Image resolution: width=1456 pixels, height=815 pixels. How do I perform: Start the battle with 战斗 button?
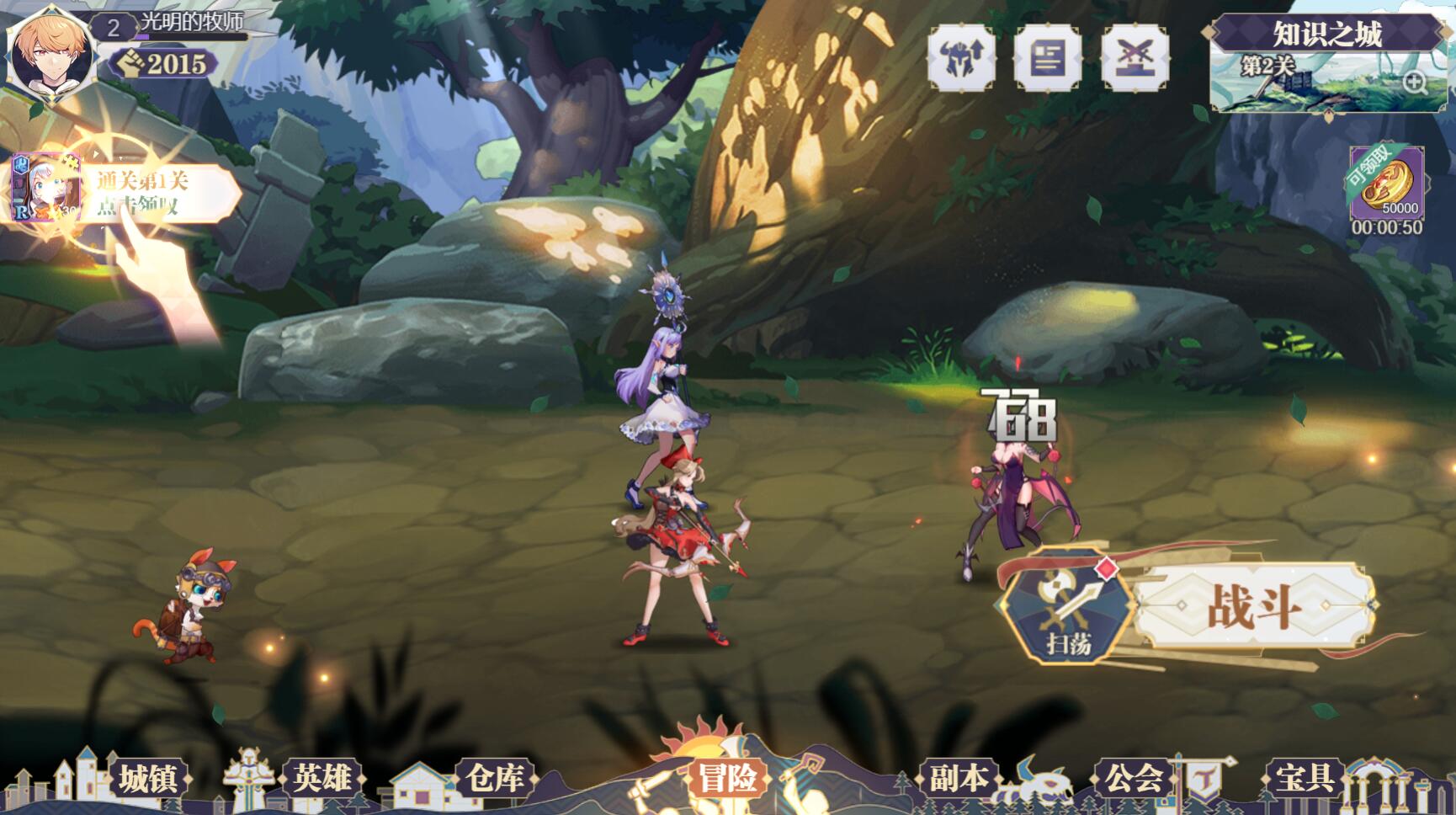click(x=1251, y=606)
